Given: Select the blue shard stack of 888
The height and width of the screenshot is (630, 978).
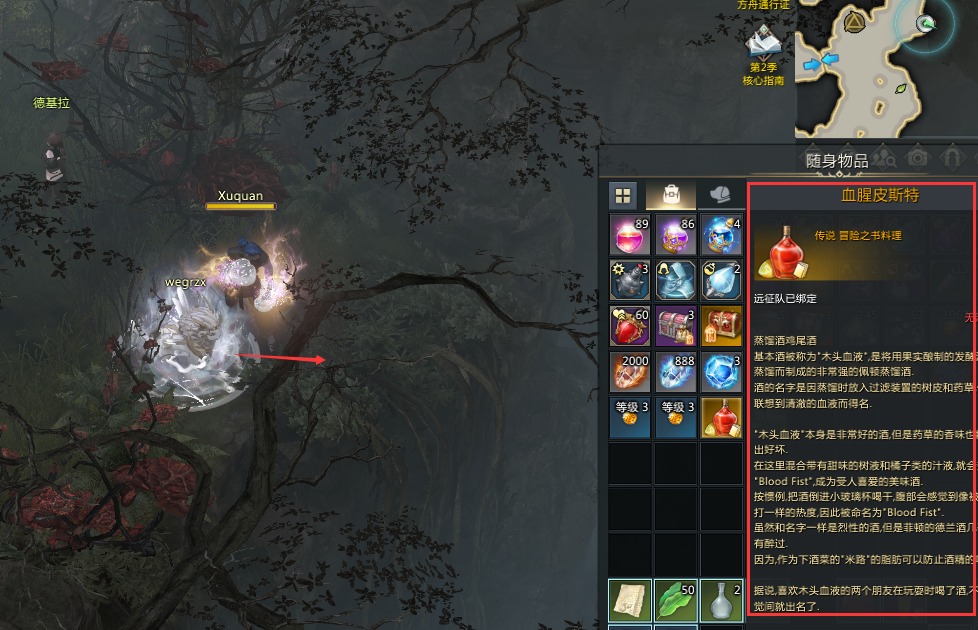Looking at the screenshot, I should point(677,372).
